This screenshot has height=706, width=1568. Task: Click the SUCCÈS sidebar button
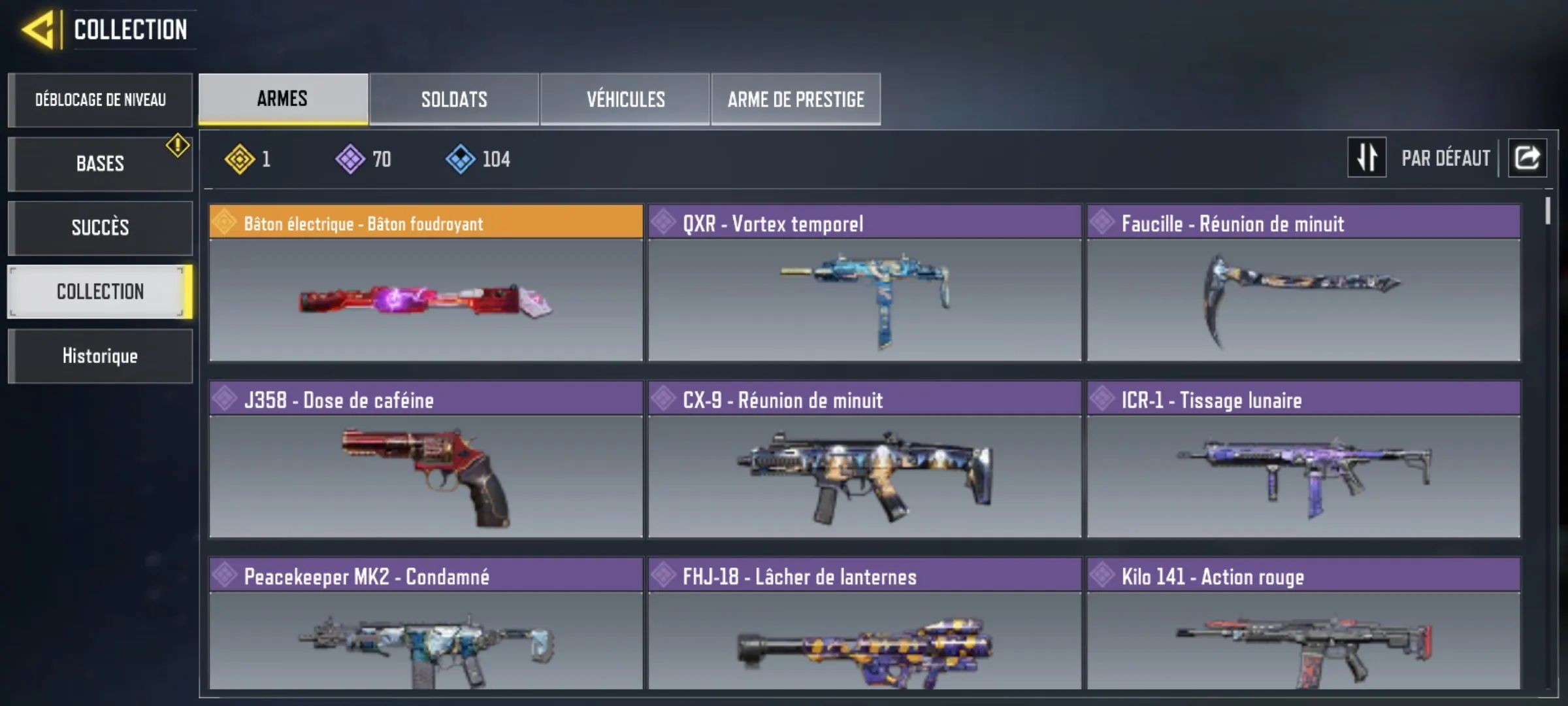[100, 227]
